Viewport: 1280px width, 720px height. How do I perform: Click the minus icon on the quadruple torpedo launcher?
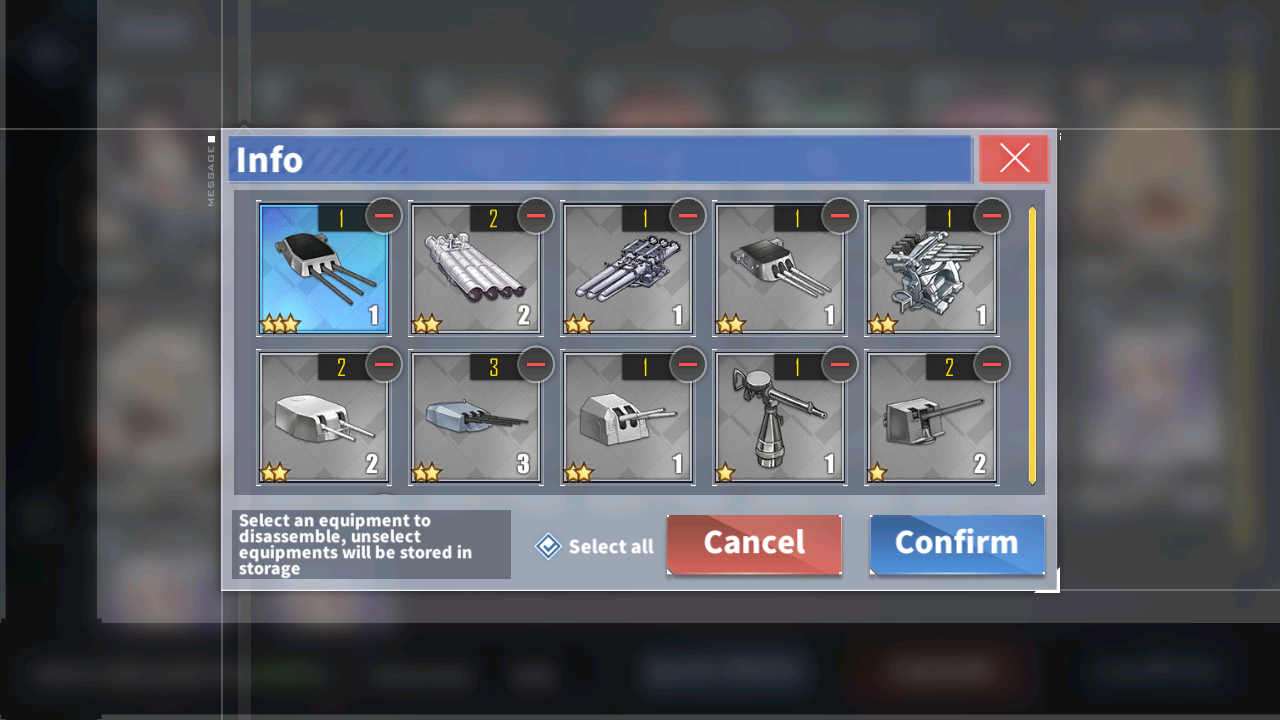pyautogui.click(x=535, y=216)
